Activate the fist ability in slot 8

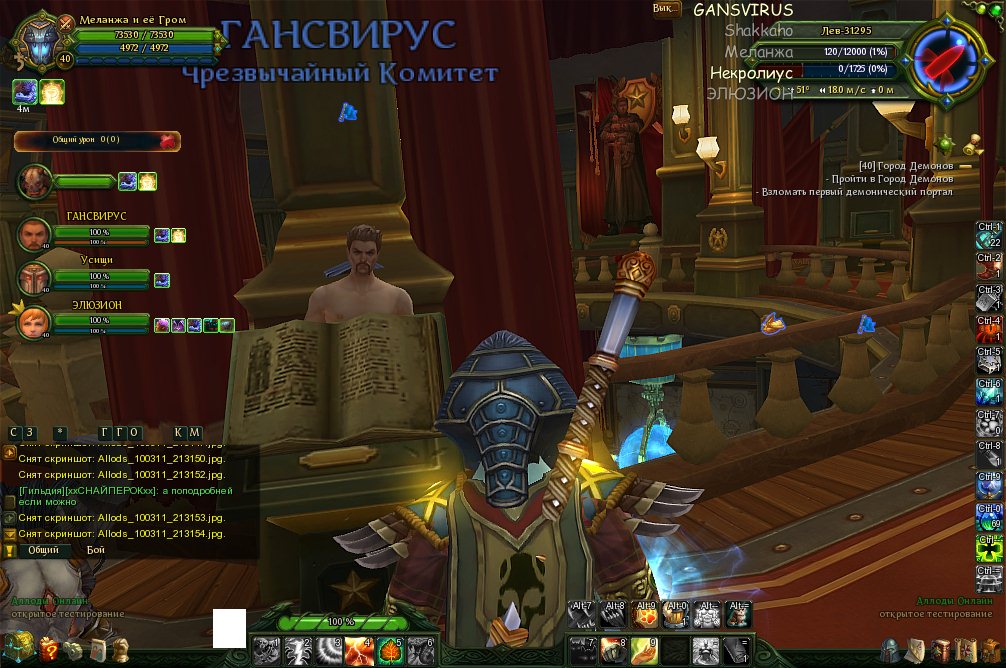[613, 650]
